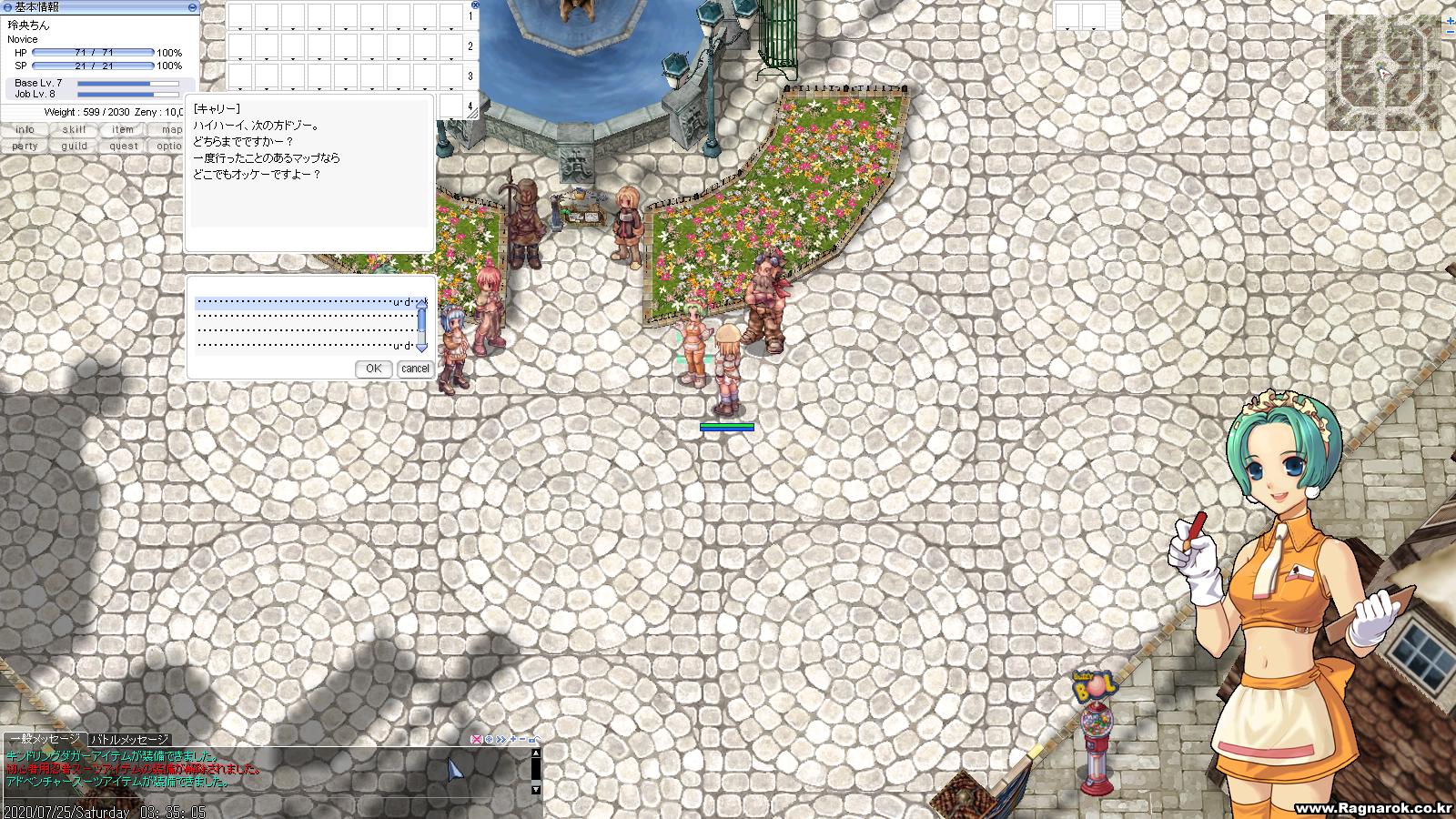Open the skill window
1456x819 pixels.
(75, 130)
